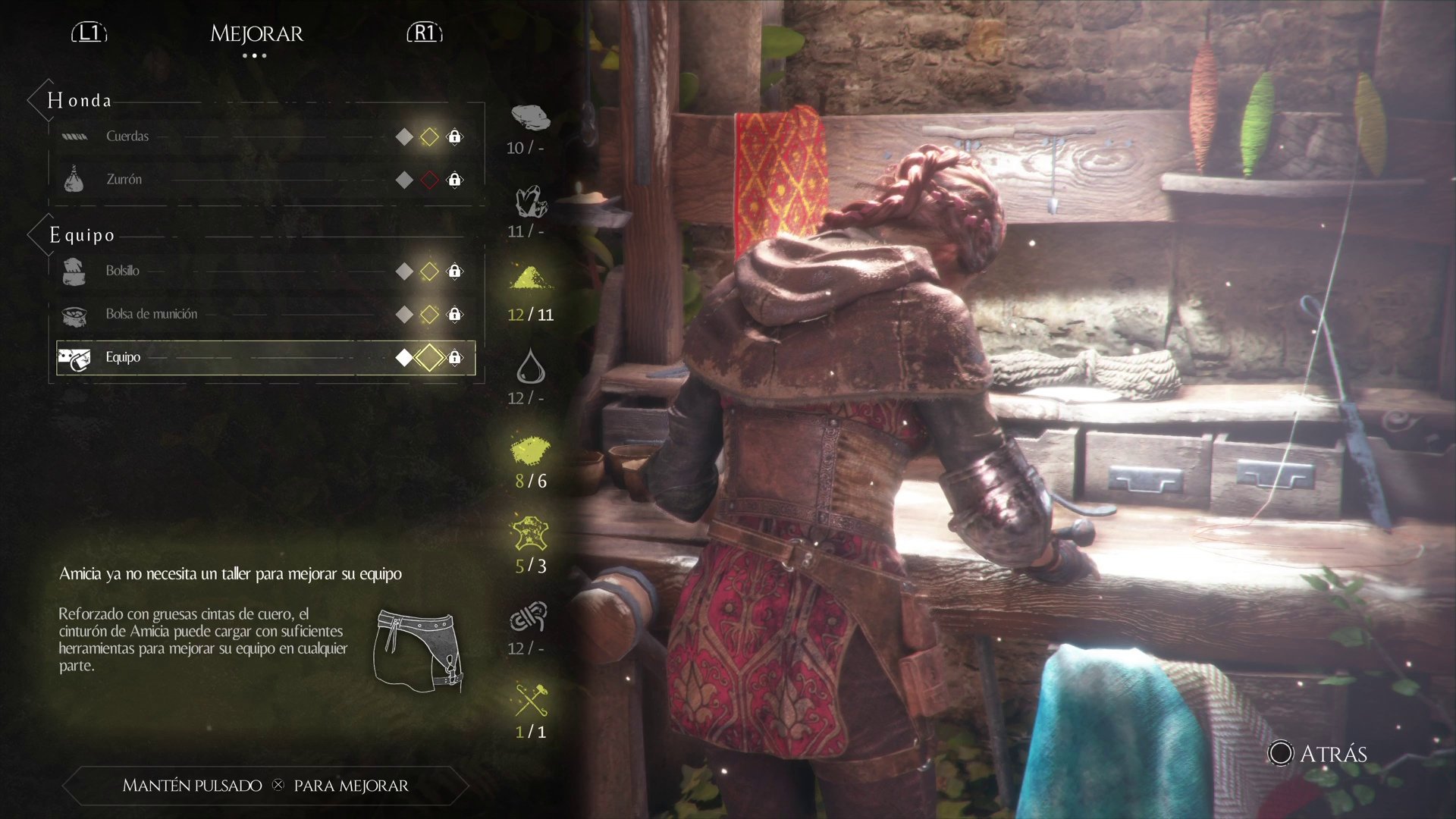This screenshot has height=819, width=1456.
Task: Click the lock icon beside Equipo row
Action: coord(454,357)
